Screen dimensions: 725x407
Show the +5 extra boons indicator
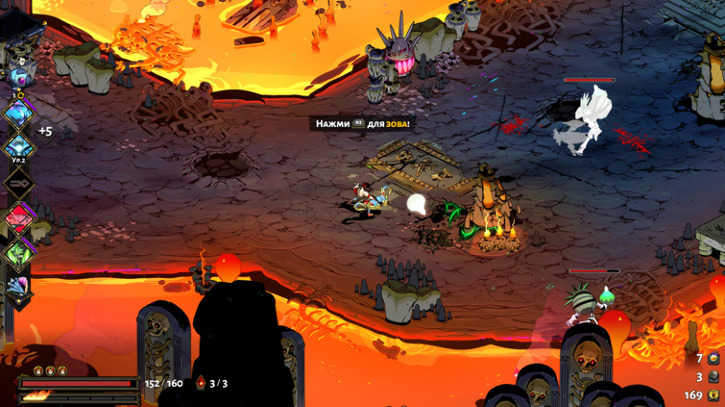(x=45, y=131)
